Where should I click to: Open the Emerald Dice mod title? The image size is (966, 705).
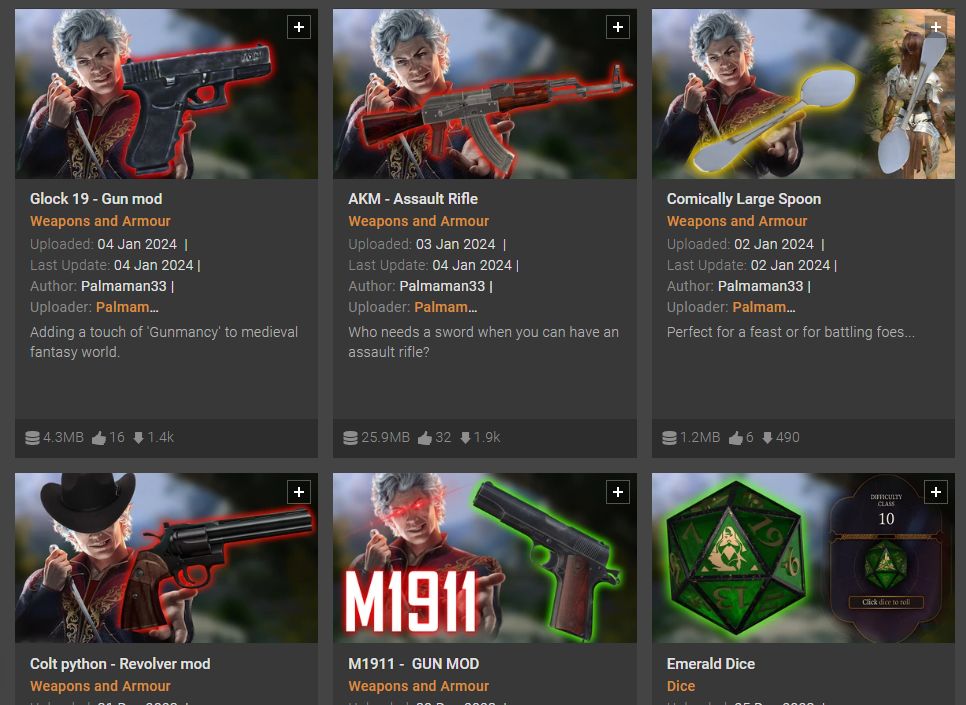click(x=711, y=664)
